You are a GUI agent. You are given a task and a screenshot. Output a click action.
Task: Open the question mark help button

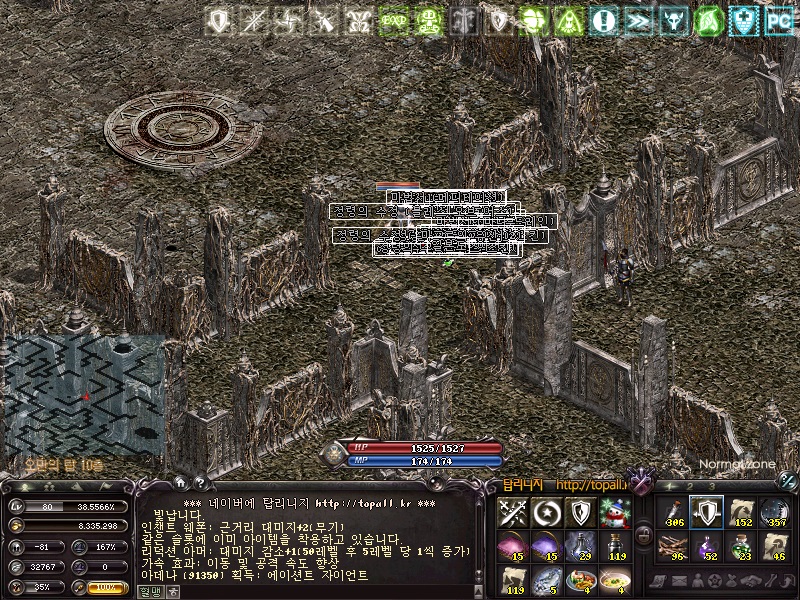(200, 482)
